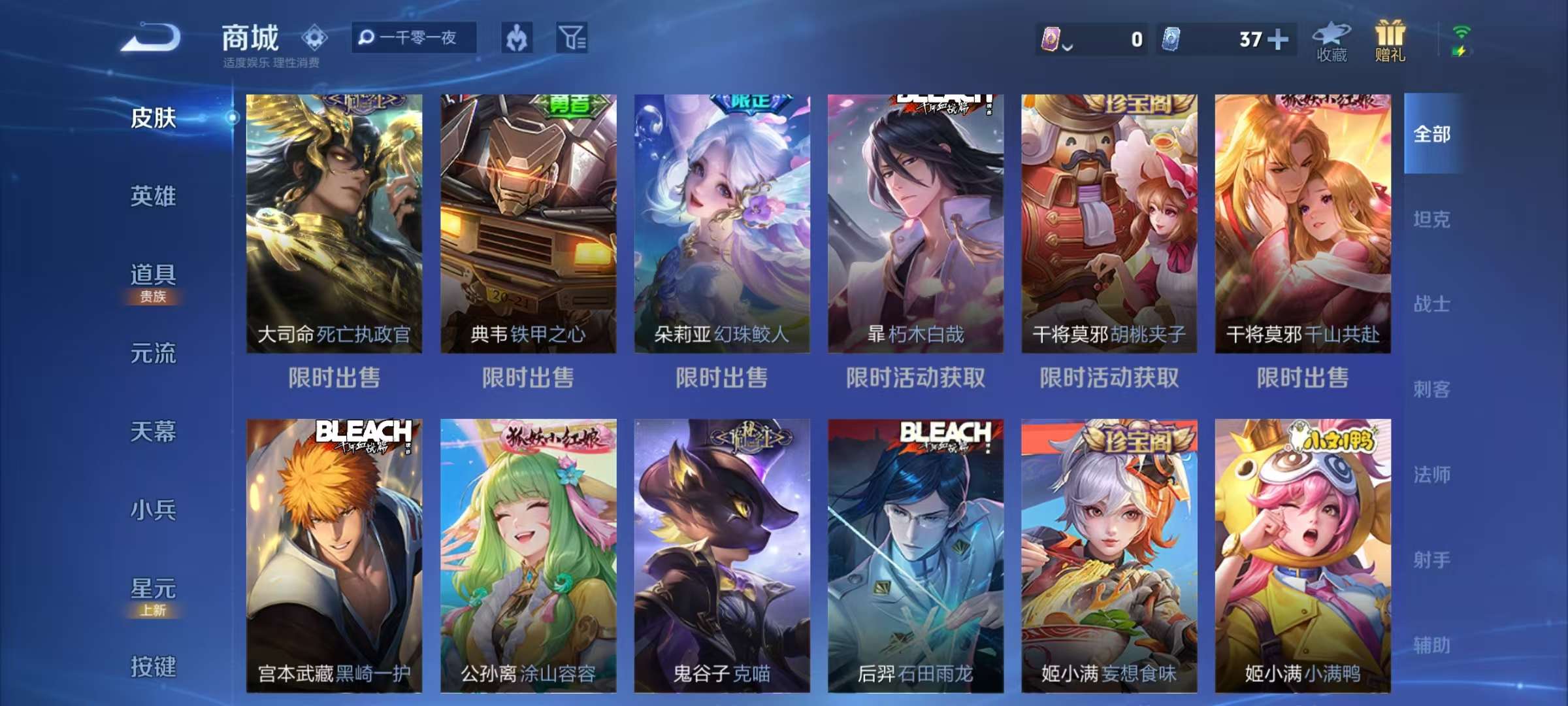The width and height of the screenshot is (1568, 706).
Task: Open the 道具 items category
Action: coord(153,276)
